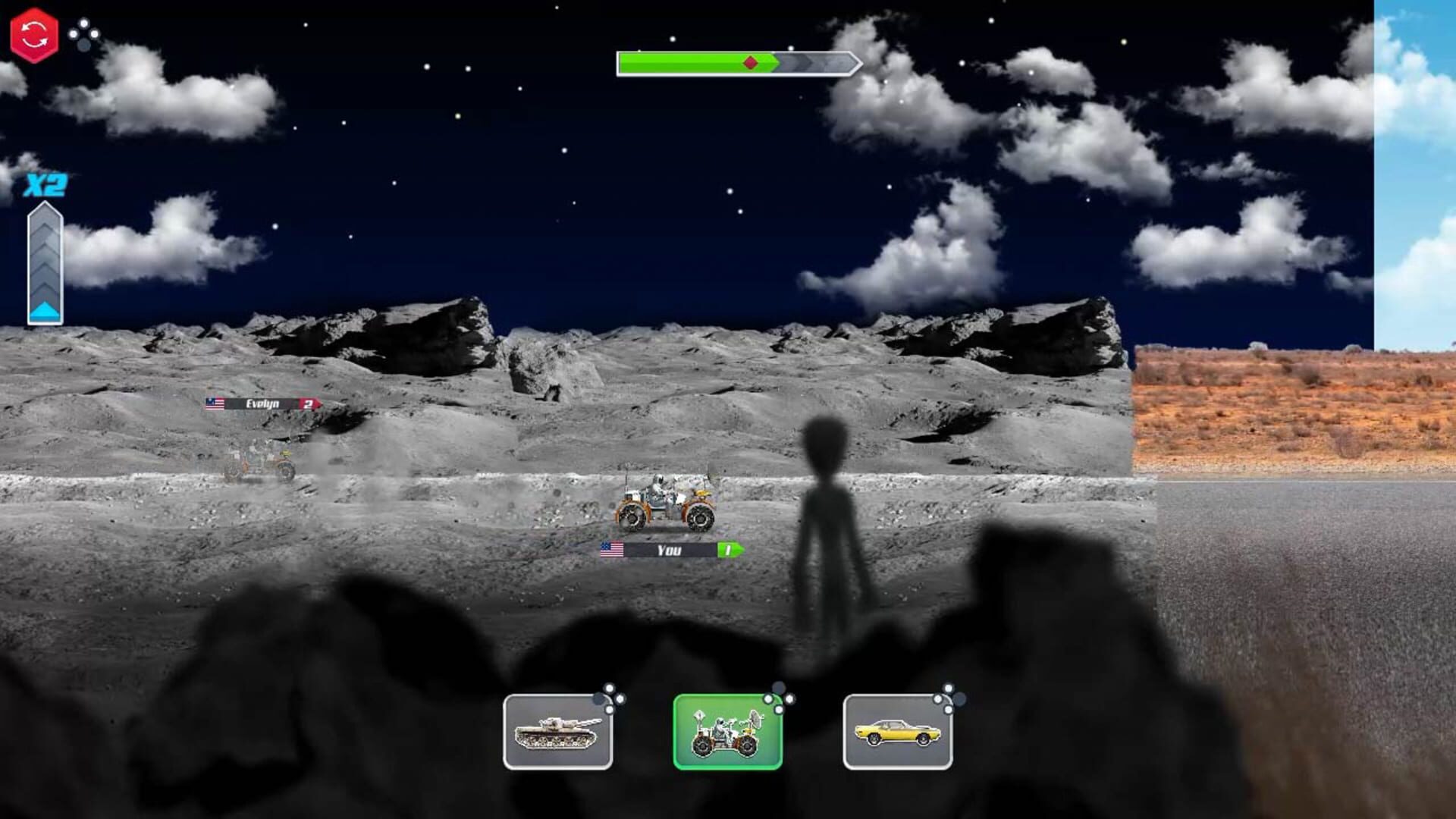This screenshot has width=1456, height=819.
Task: Click the chevron segment in the boost gauge
Action: coord(44,250)
